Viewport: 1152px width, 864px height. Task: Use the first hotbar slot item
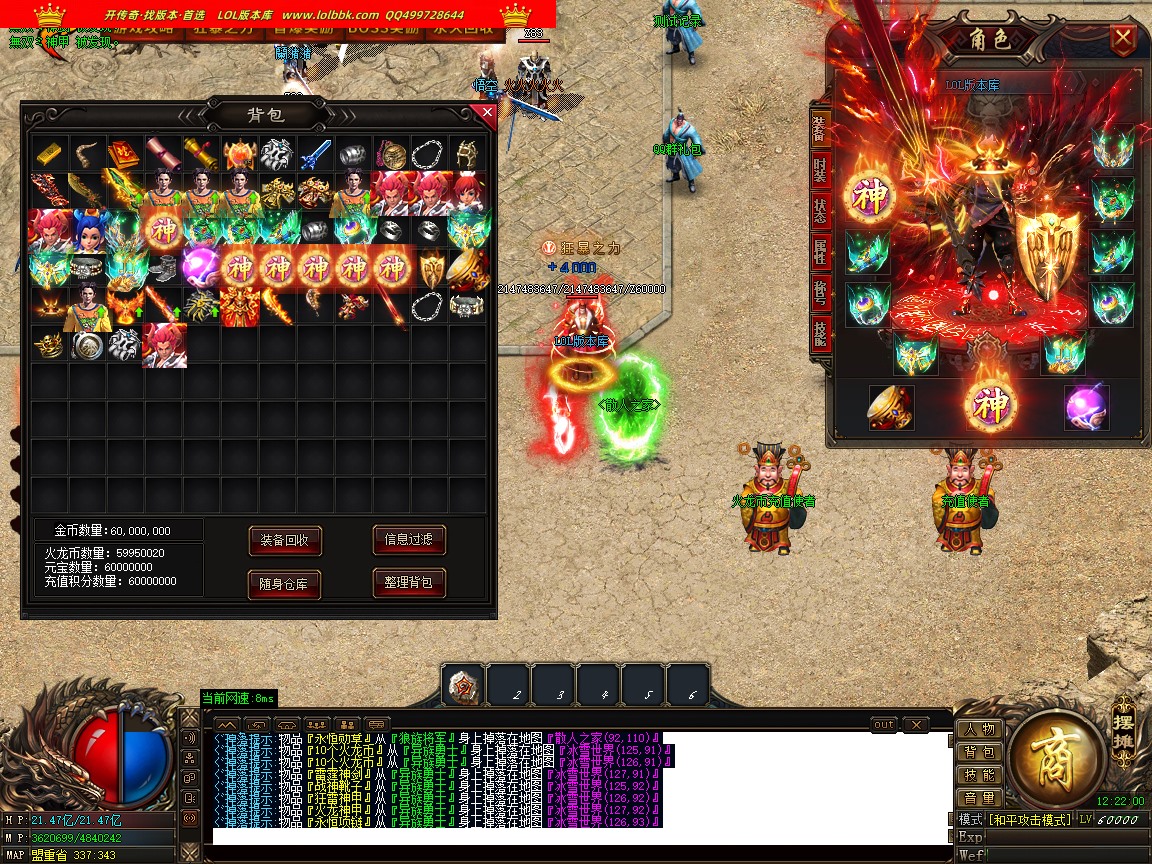464,687
